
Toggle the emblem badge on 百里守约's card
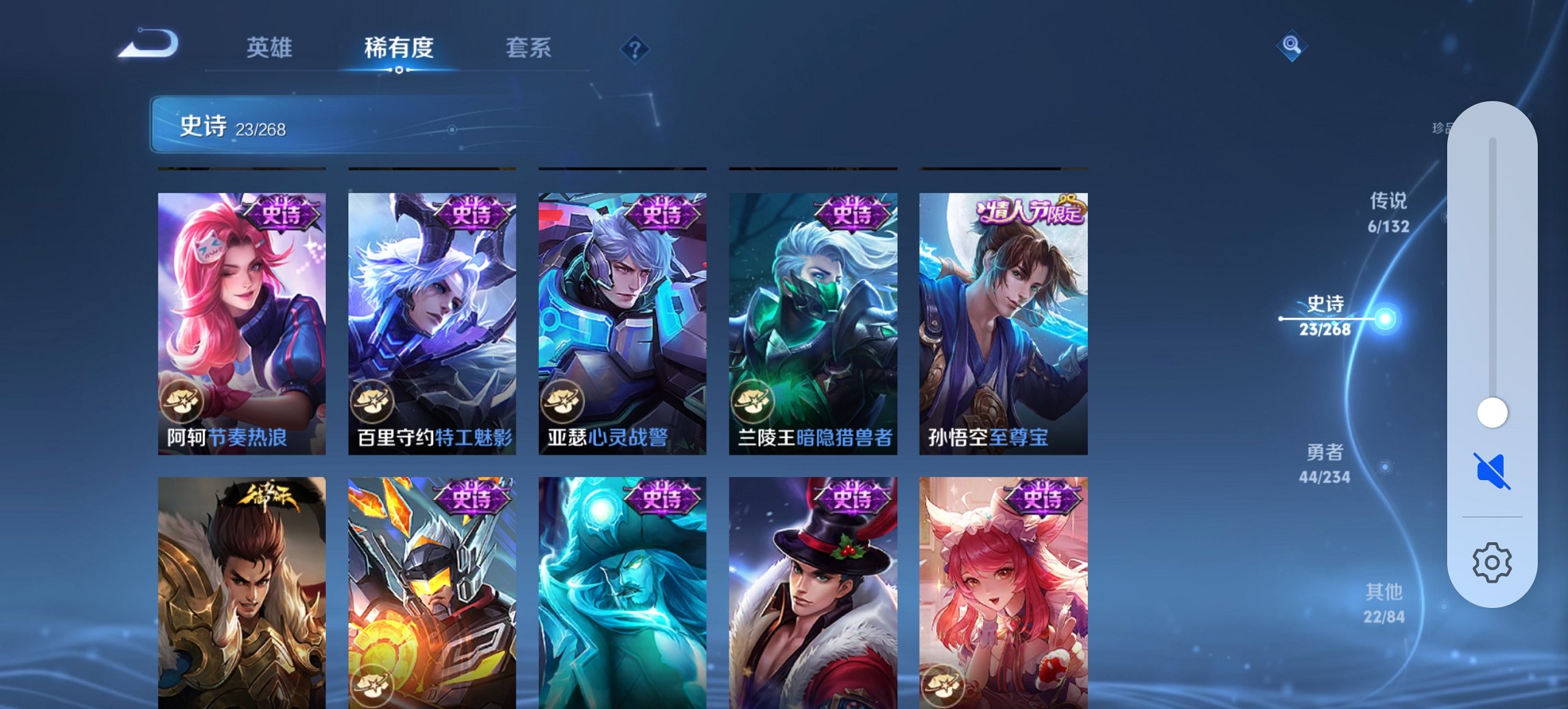[x=374, y=403]
